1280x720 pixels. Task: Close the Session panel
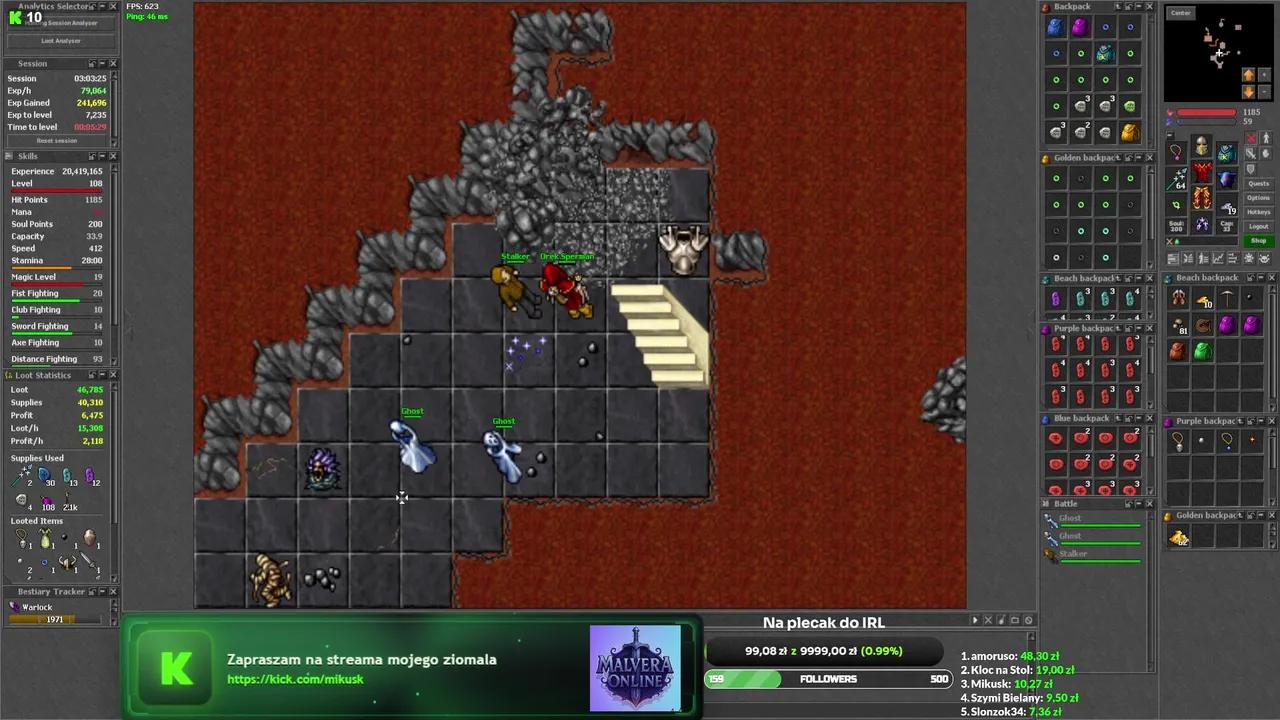point(113,64)
